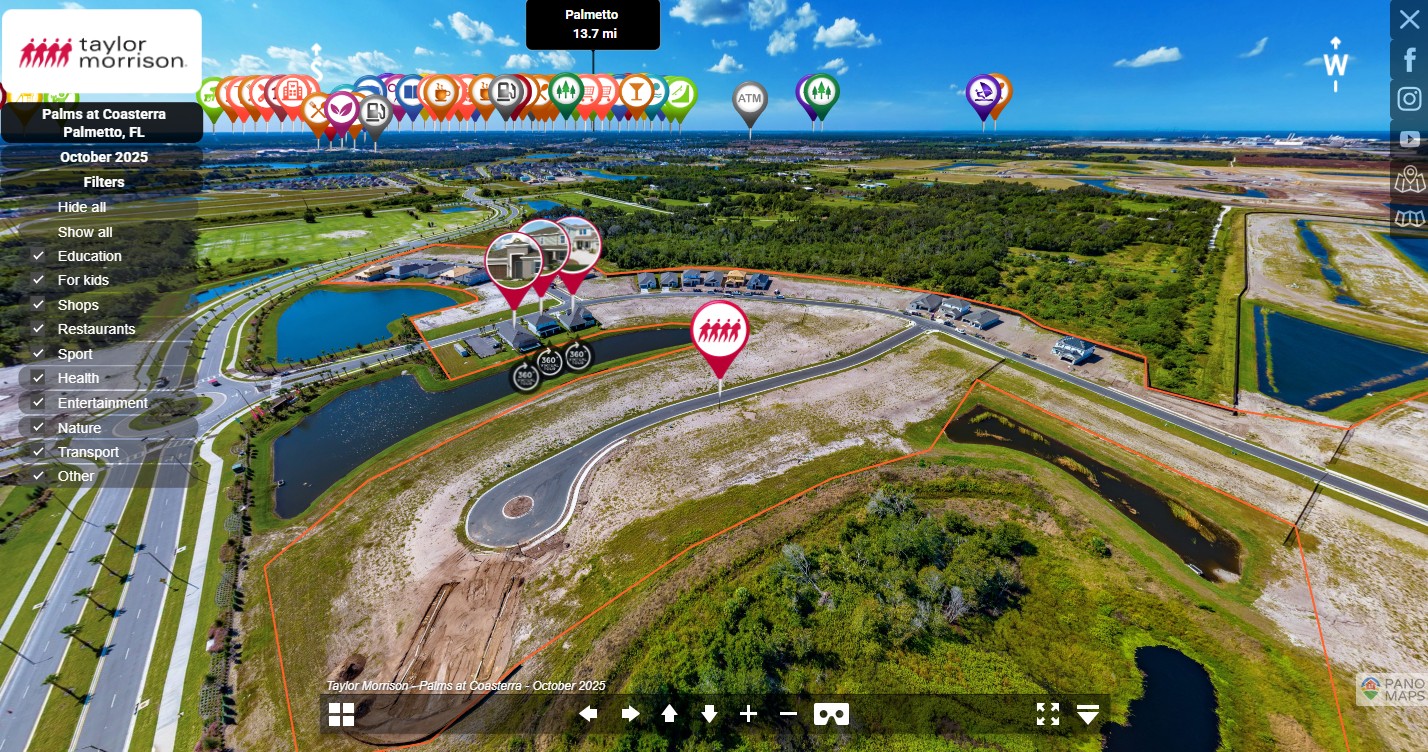Rotate panorama view right
Image resolution: width=1428 pixels, height=752 pixels.
(630, 714)
